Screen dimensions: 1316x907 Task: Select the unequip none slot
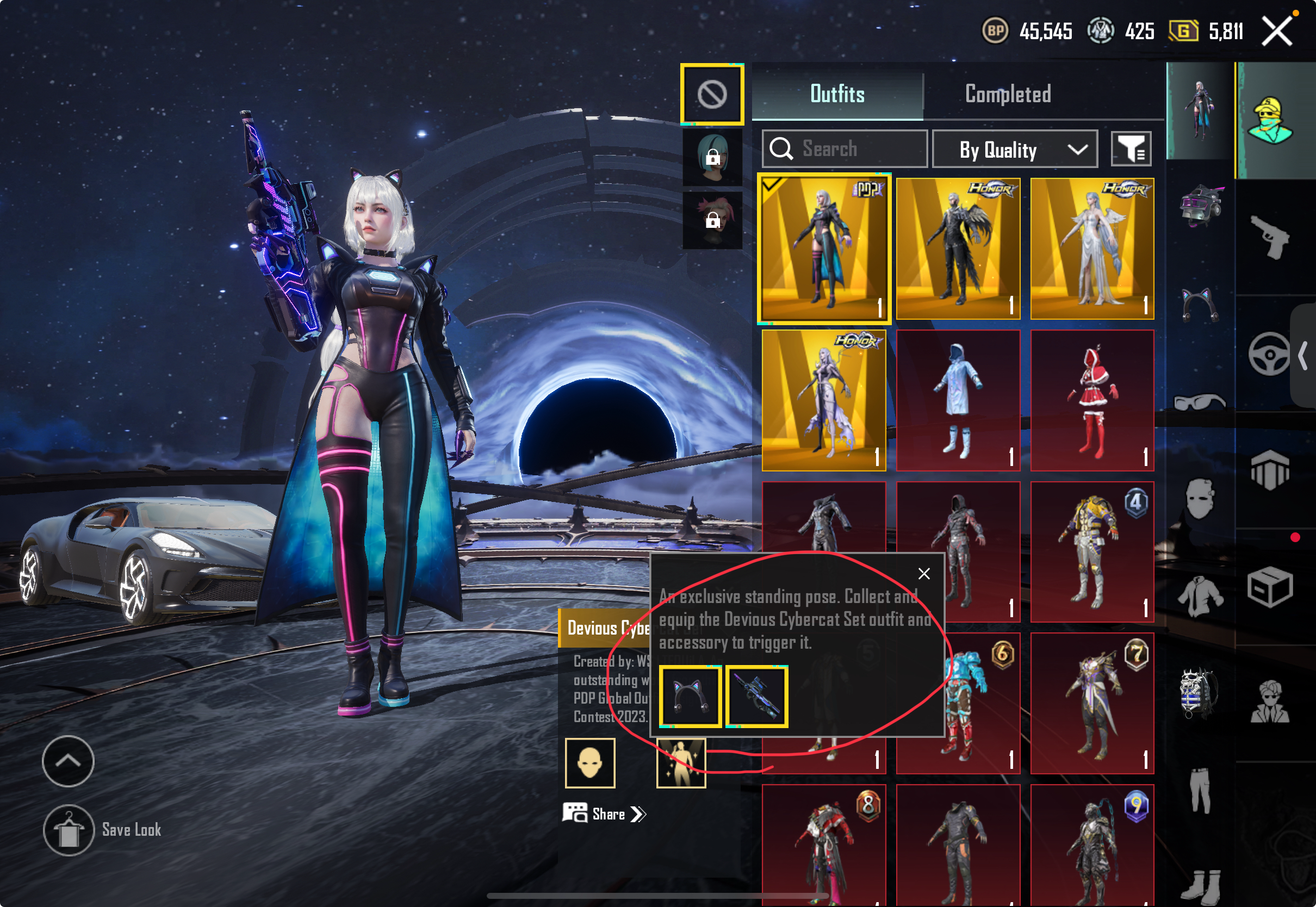click(712, 94)
